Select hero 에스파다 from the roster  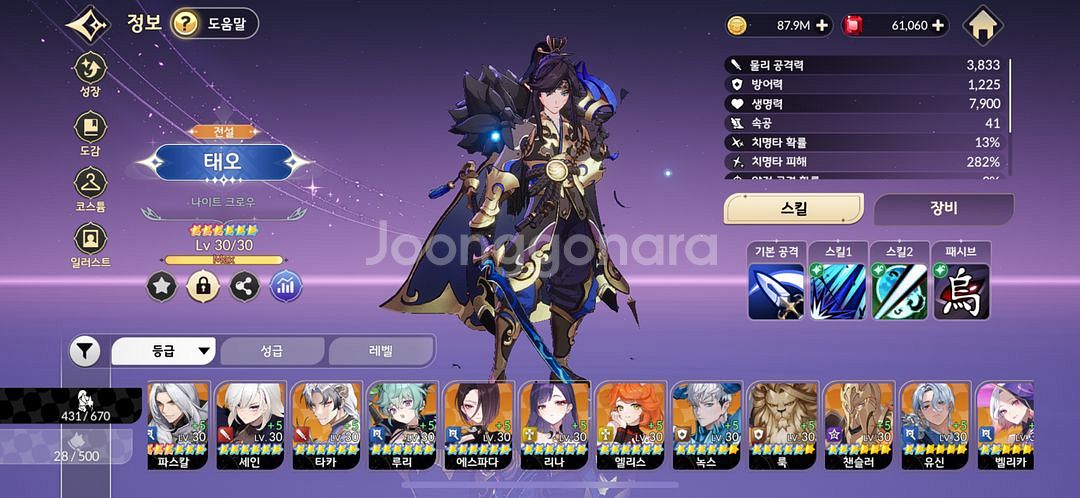pos(479,425)
